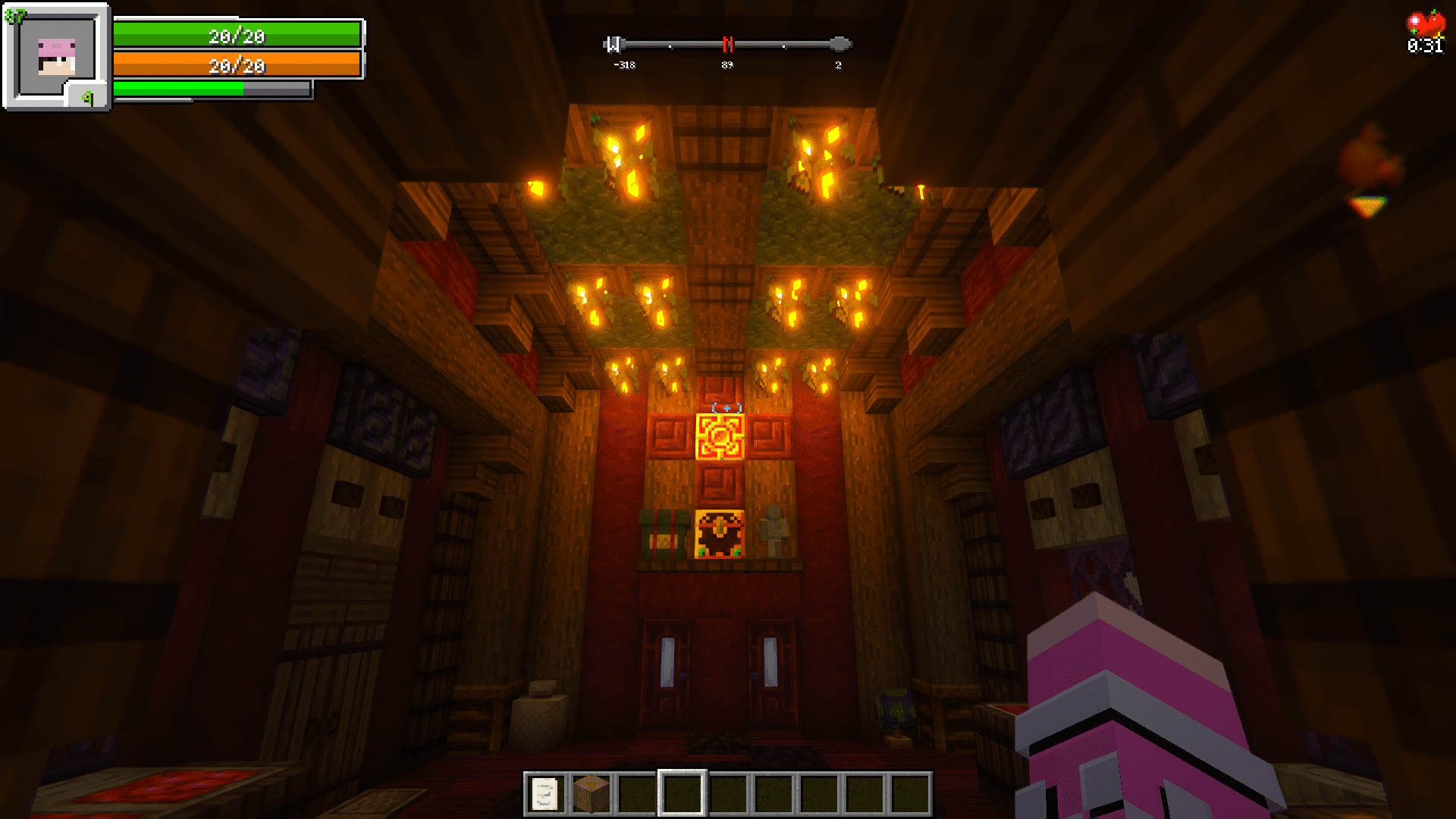Select the last hotbar slot on the right

(x=910, y=793)
